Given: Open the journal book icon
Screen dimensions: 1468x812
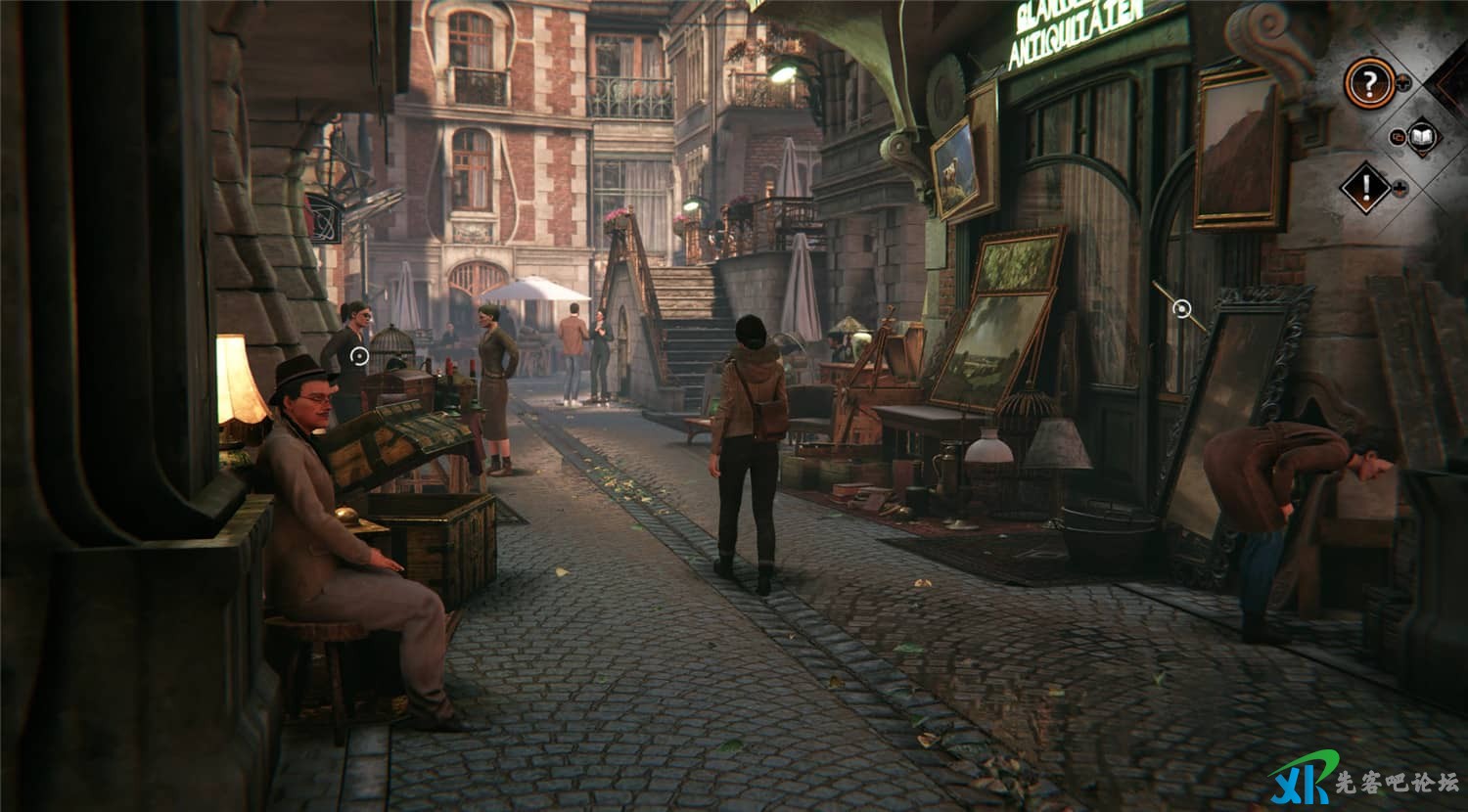Looking at the screenshot, I should 1422,137.
